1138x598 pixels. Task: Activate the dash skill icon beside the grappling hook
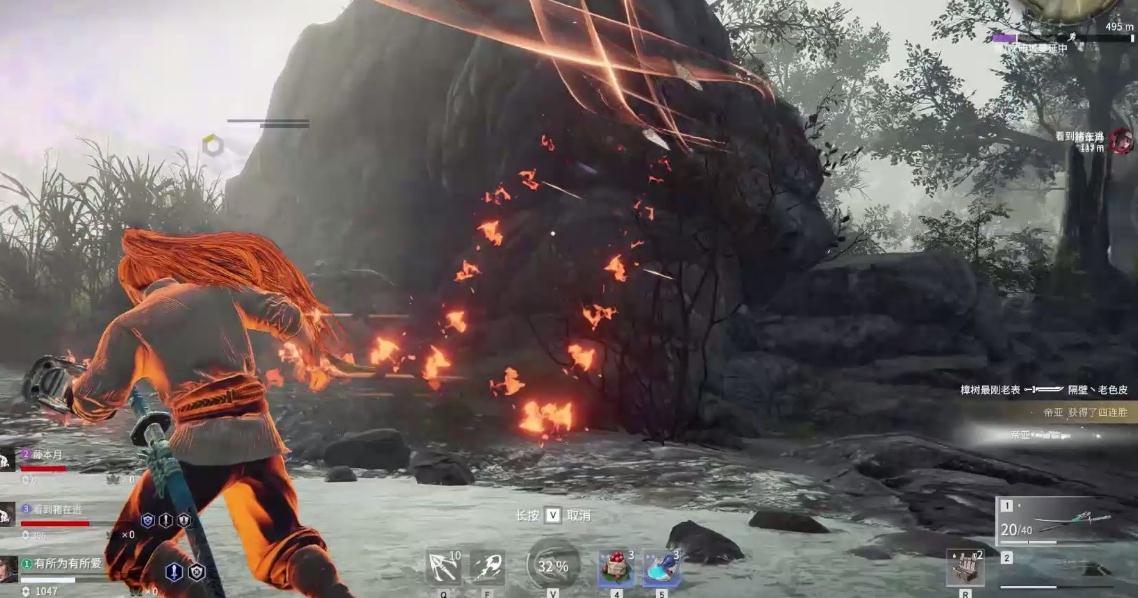(487, 567)
